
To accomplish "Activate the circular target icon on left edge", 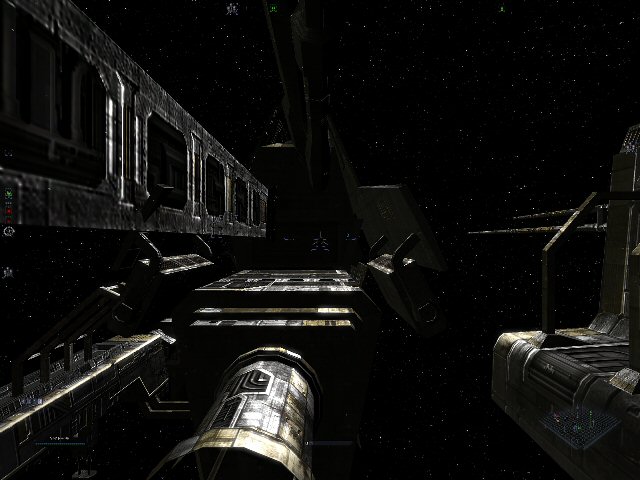I will tap(9, 232).
